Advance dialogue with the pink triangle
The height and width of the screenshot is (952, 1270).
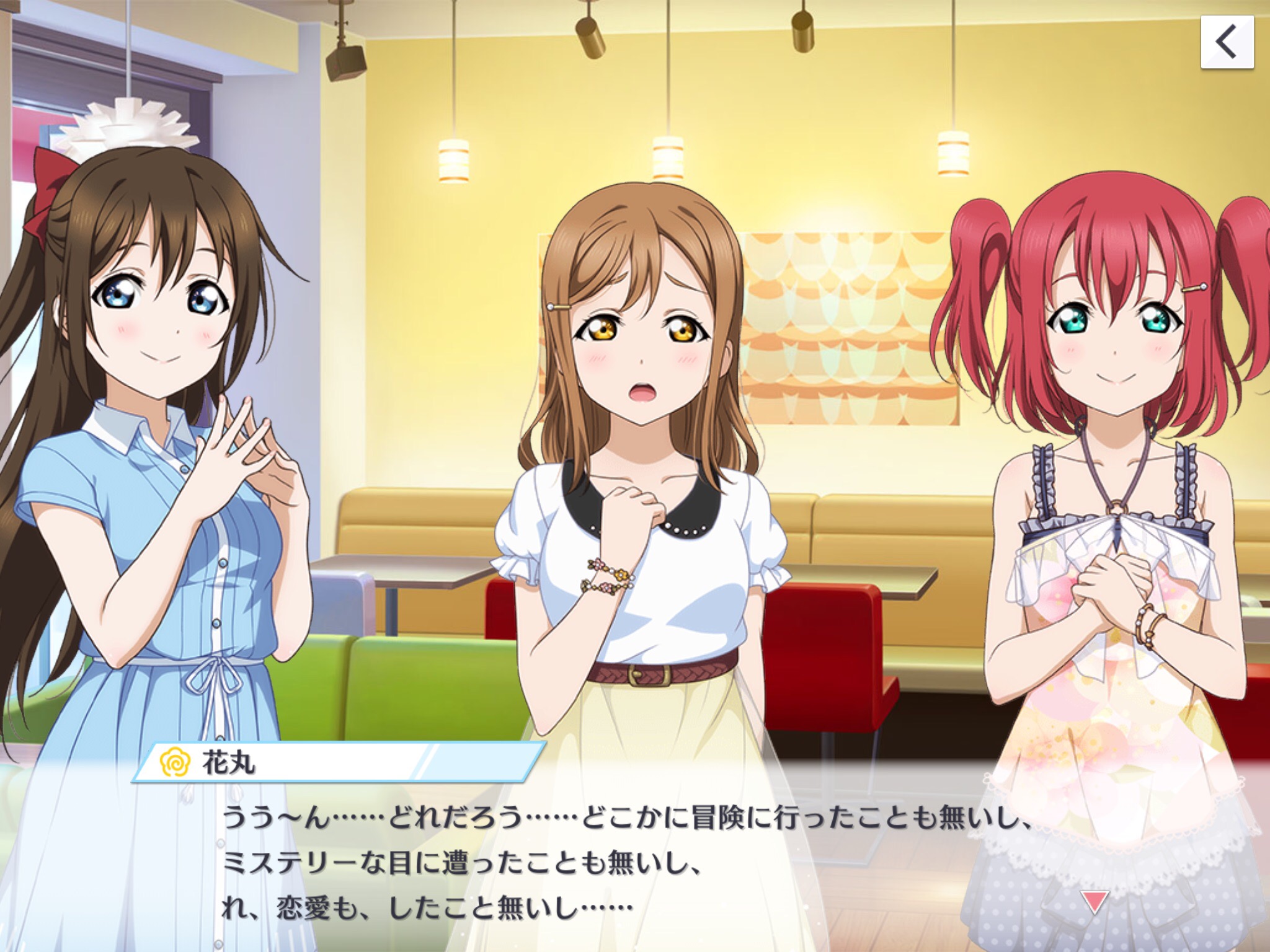pyautogui.click(x=1093, y=902)
